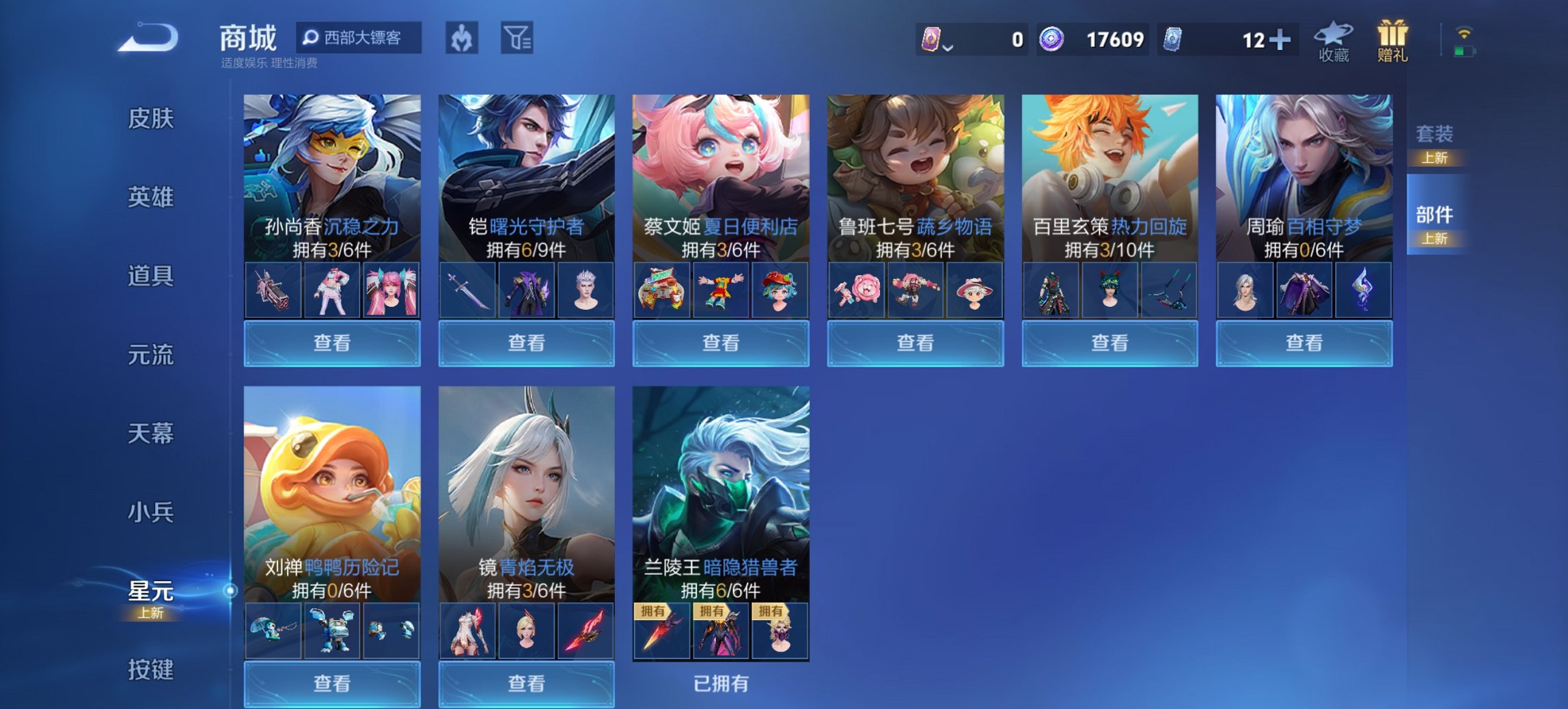Switch to the 英雄 sidebar tab
This screenshot has height=709, width=1568.
152,198
